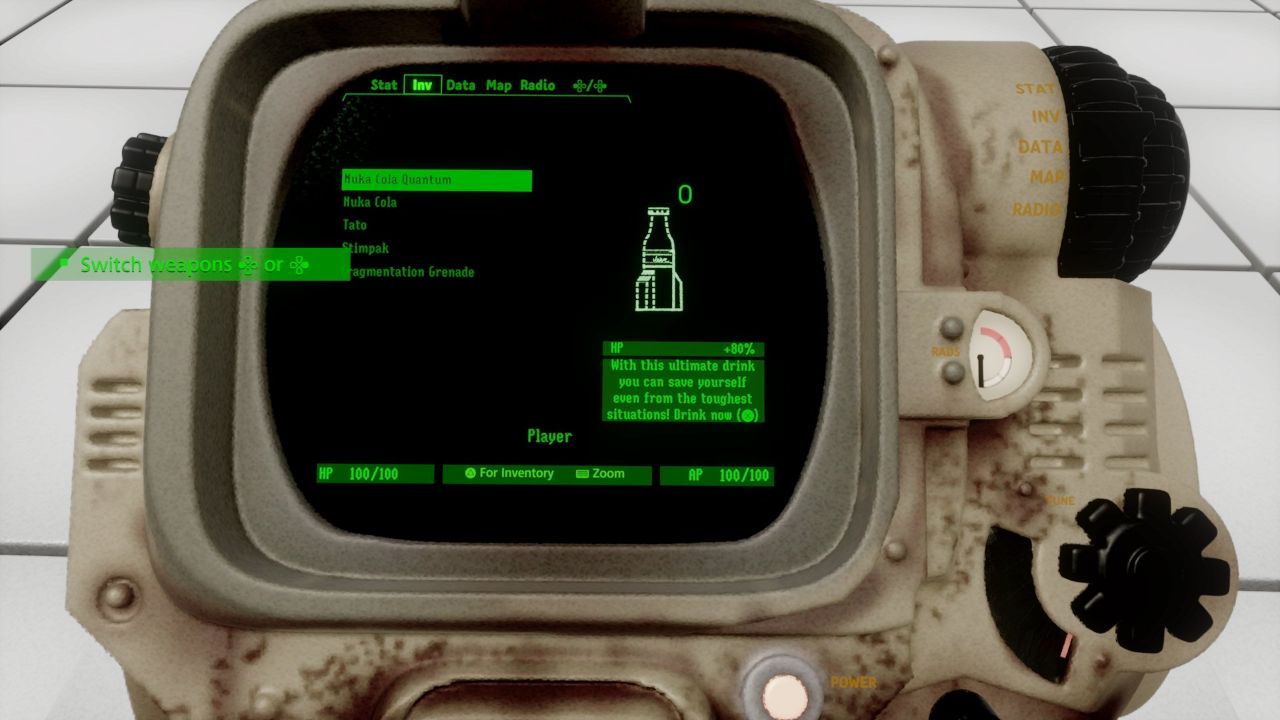Select the Inv tab
The height and width of the screenshot is (720, 1280).
[423, 85]
